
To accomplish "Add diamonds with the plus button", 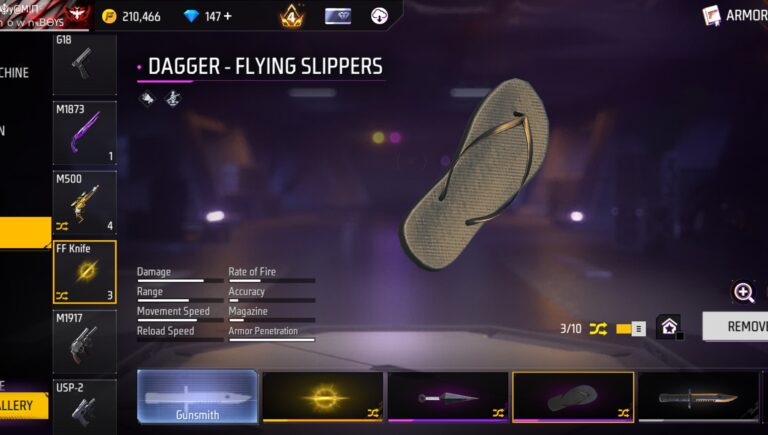I will [x=227, y=16].
